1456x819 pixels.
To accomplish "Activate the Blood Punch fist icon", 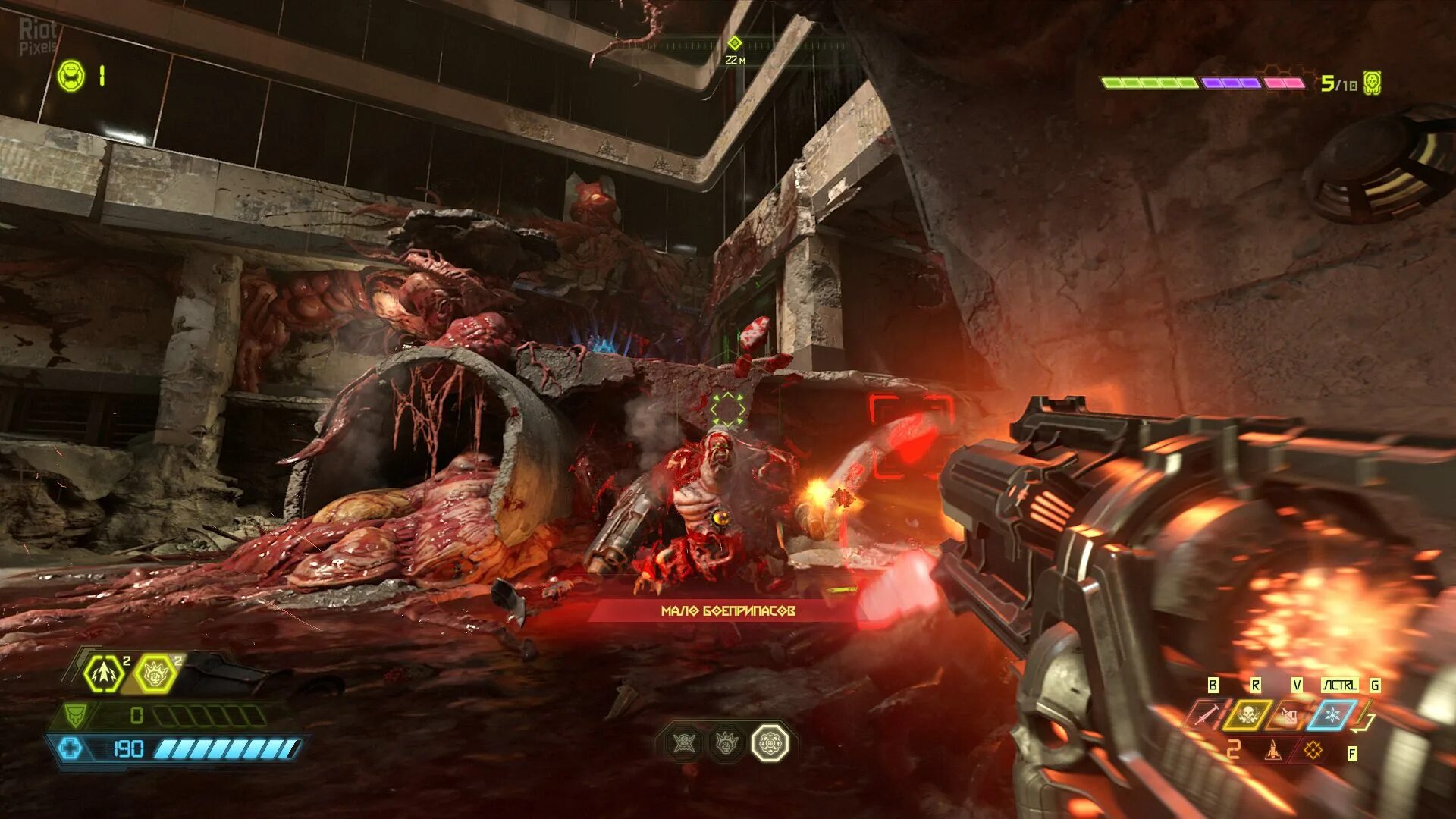I will pos(155,673).
